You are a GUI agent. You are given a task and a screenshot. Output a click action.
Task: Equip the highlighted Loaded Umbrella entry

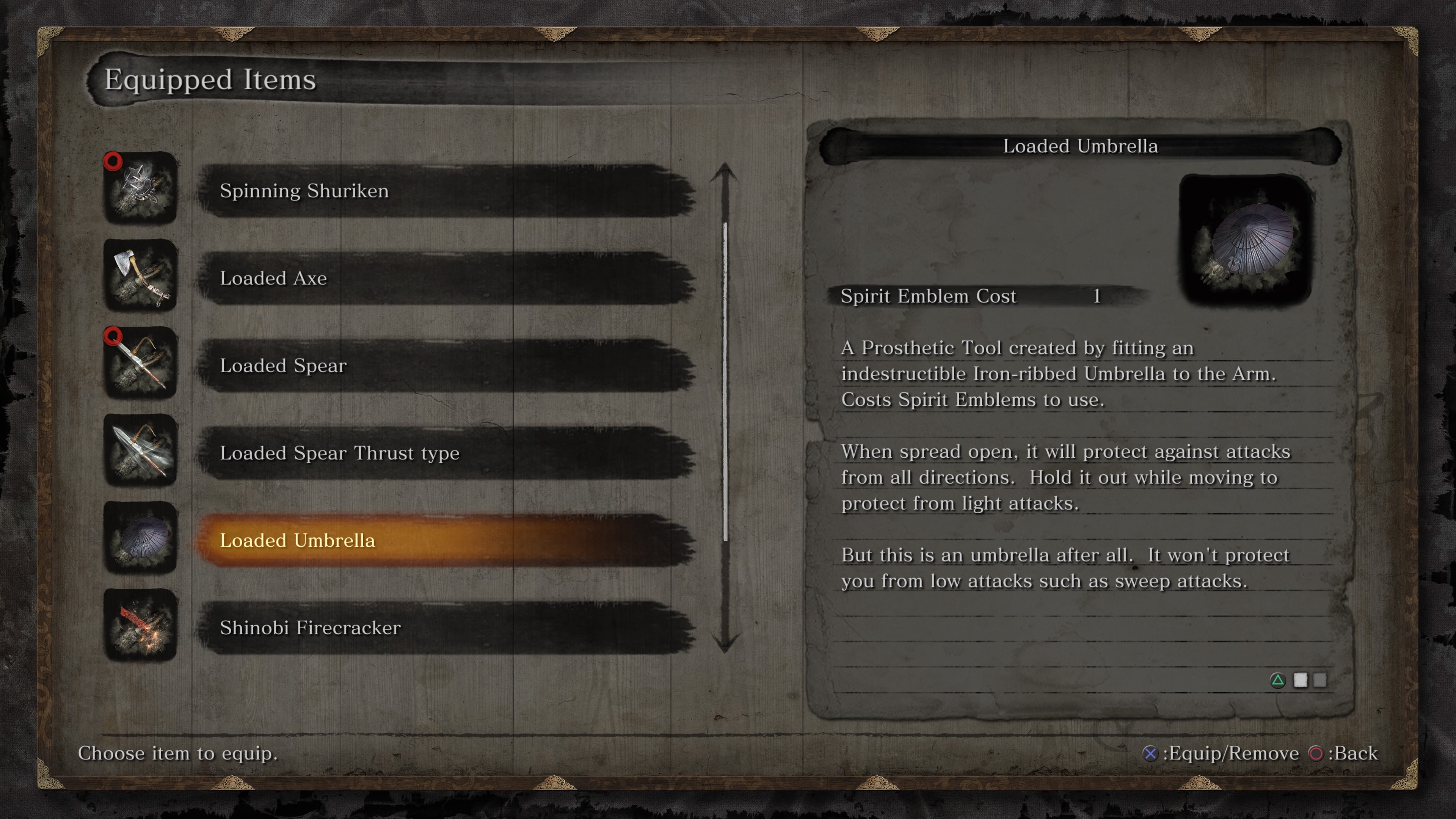pos(446,540)
